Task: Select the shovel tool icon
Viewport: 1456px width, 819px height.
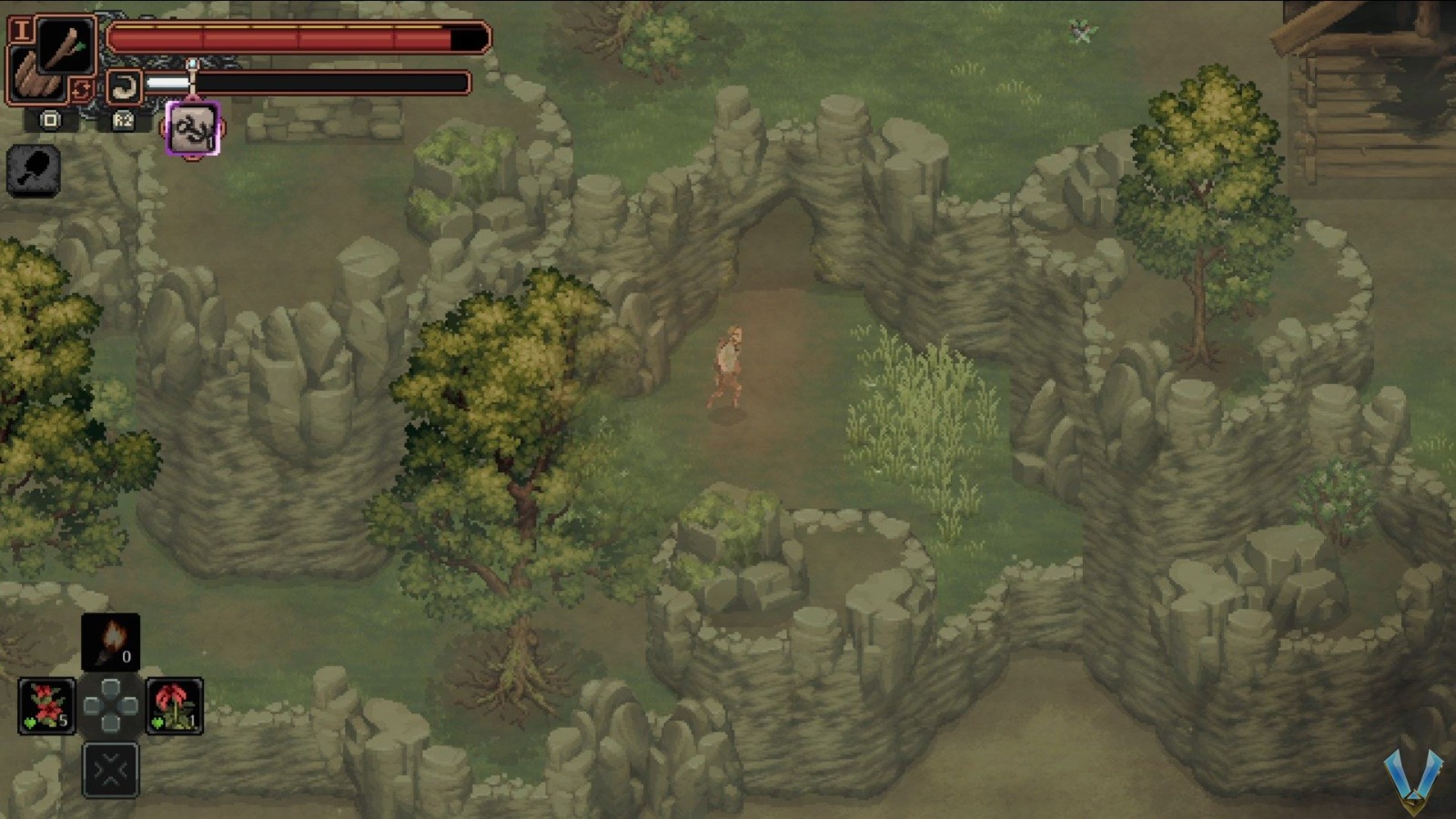Action: coord(35,171)
